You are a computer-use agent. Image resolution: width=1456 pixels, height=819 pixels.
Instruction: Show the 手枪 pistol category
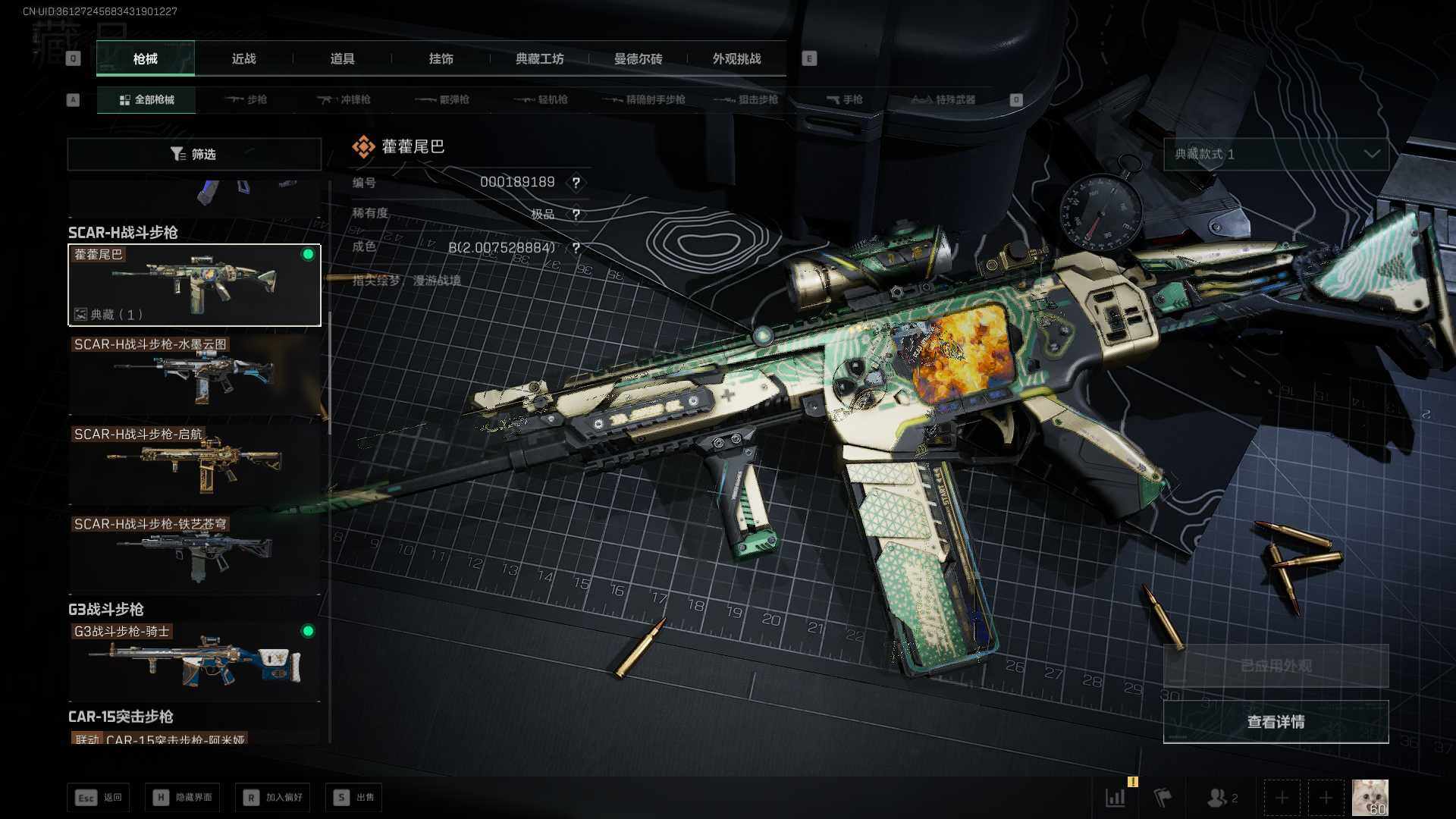coord(845,100)
